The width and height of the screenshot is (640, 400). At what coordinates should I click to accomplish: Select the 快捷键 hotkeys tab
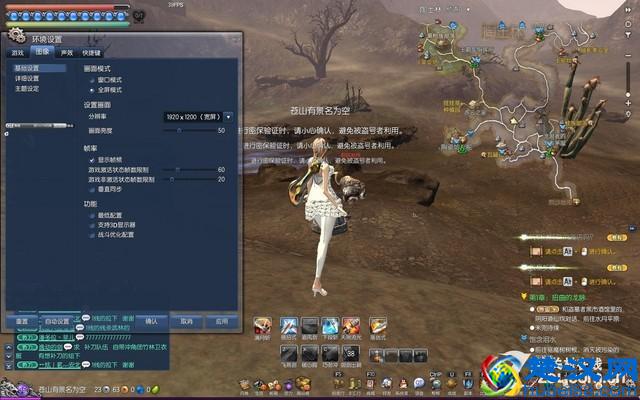(x=92, y=51)
